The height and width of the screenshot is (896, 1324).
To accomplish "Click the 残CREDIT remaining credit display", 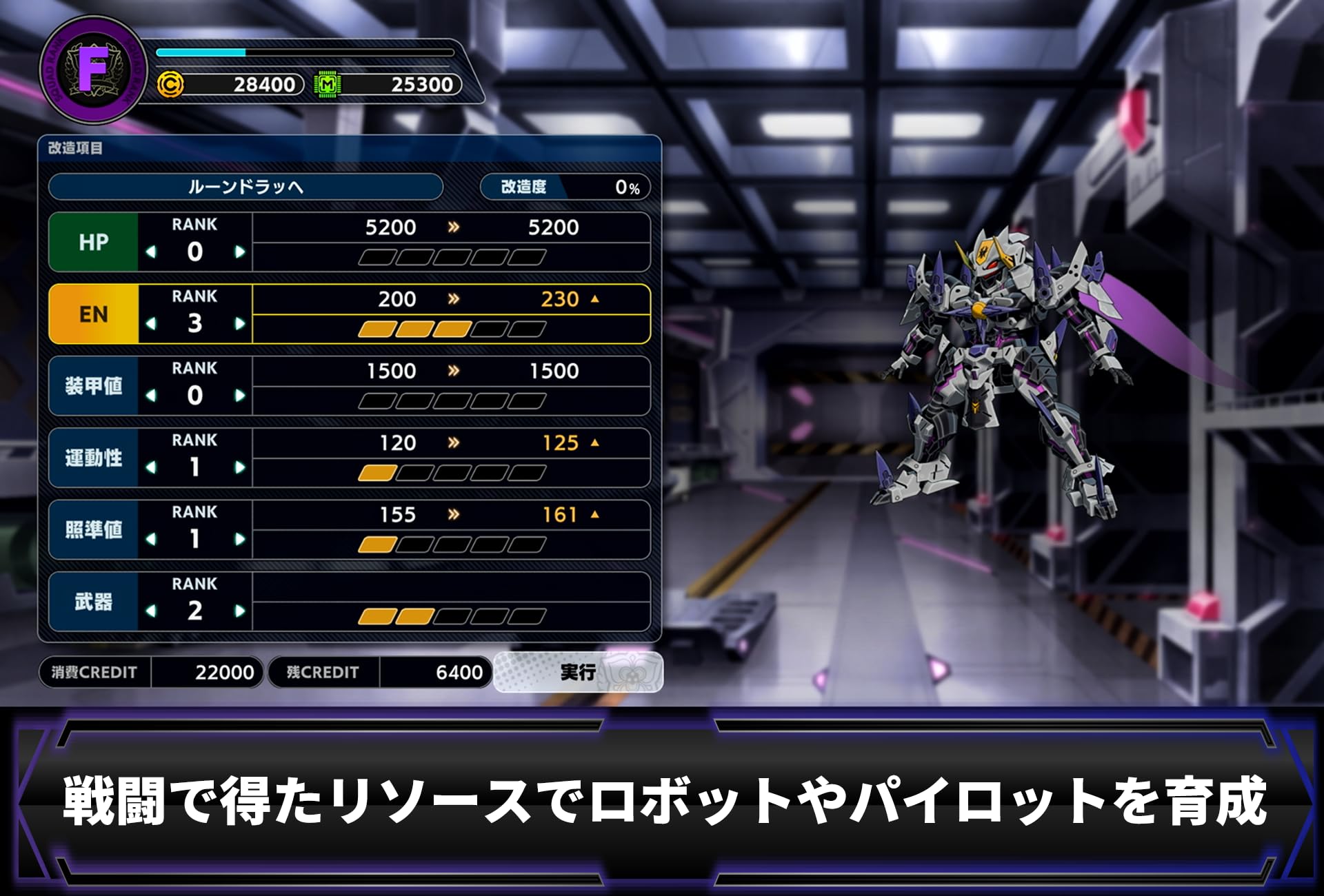I will pyautogui.click(x=383, y=672).
